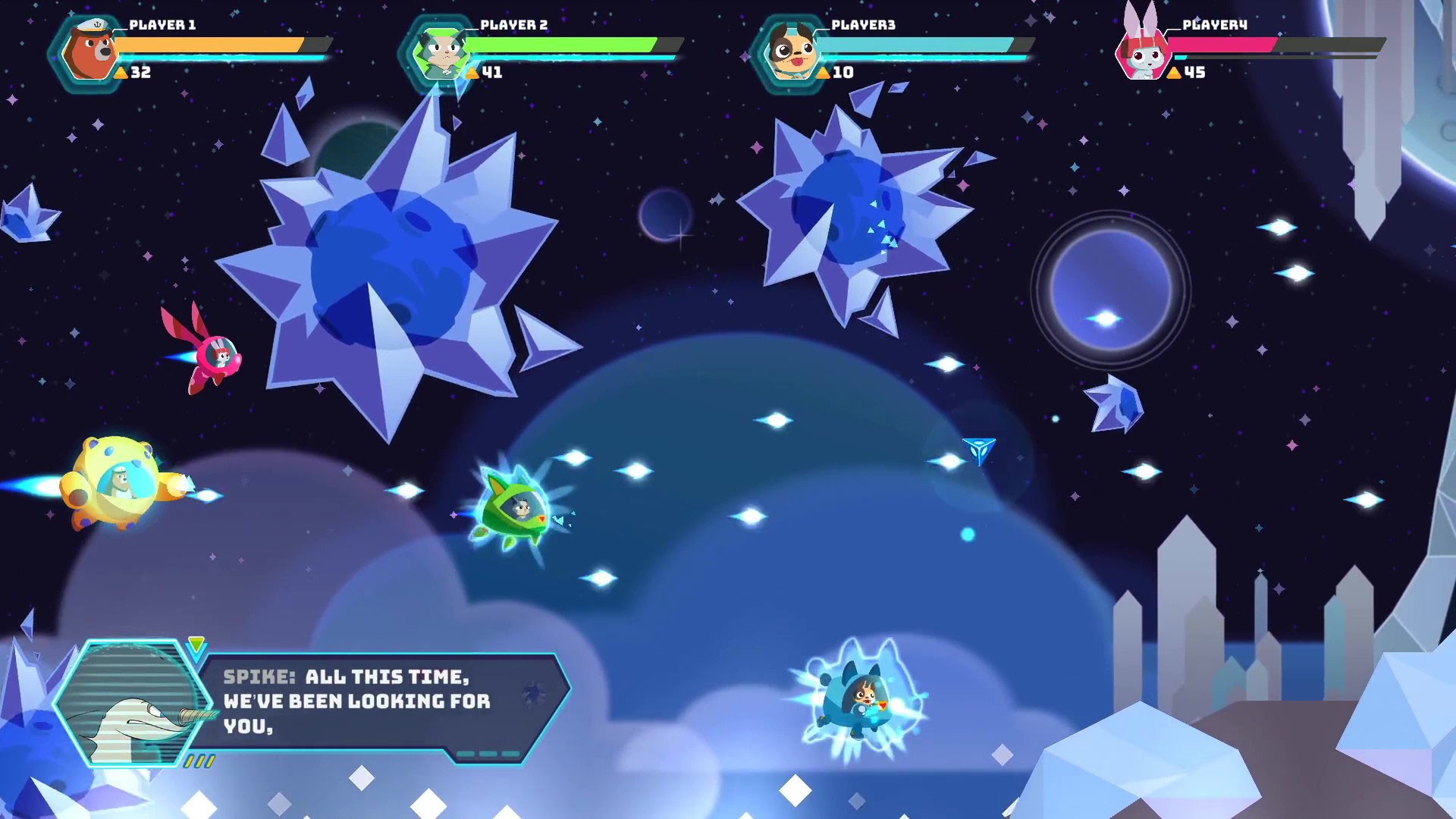
Task: Click Player 4's pink rabbit portrait
Action: [1142, 52]
